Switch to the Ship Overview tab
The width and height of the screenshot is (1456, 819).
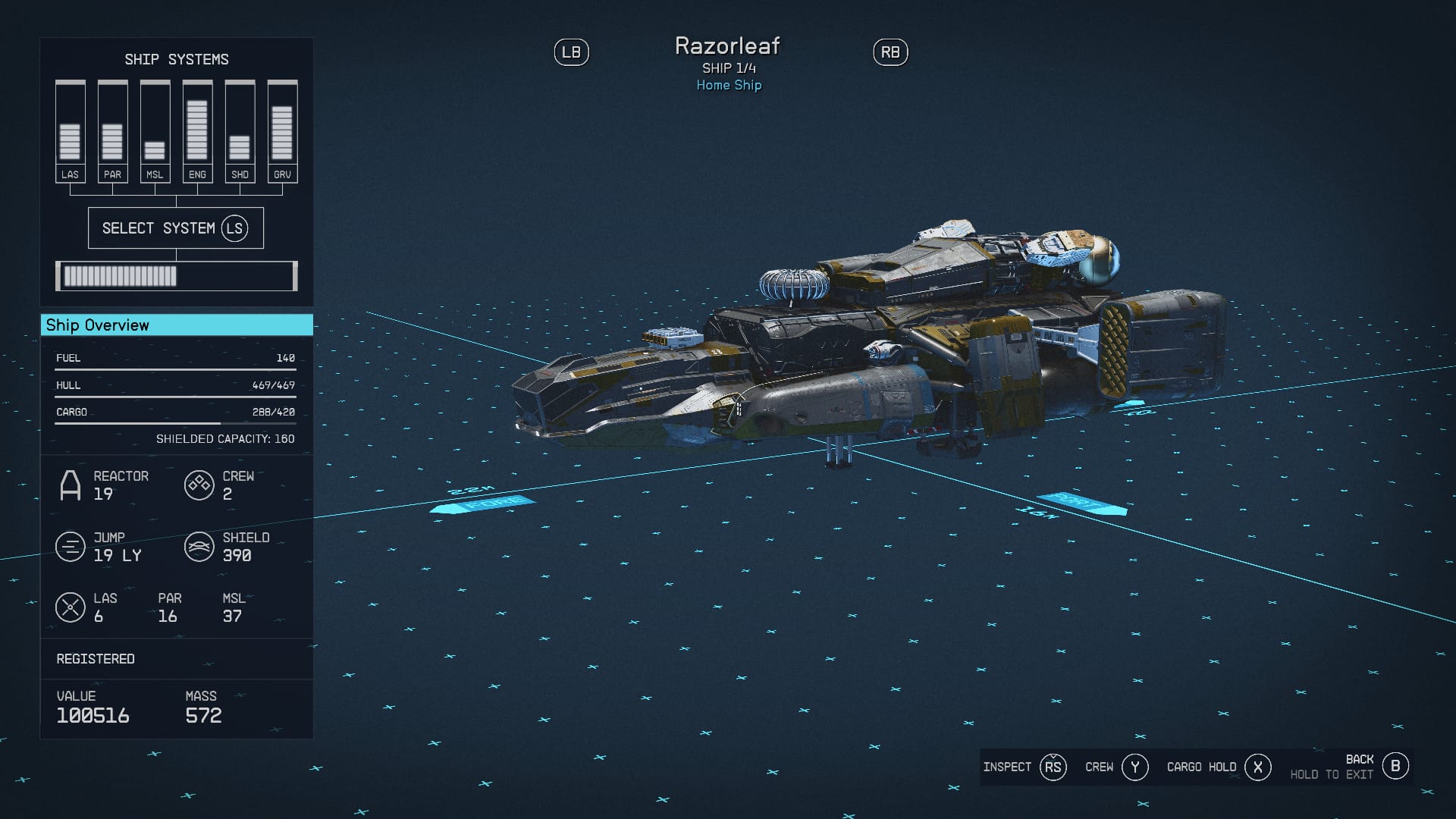(99, 325)
